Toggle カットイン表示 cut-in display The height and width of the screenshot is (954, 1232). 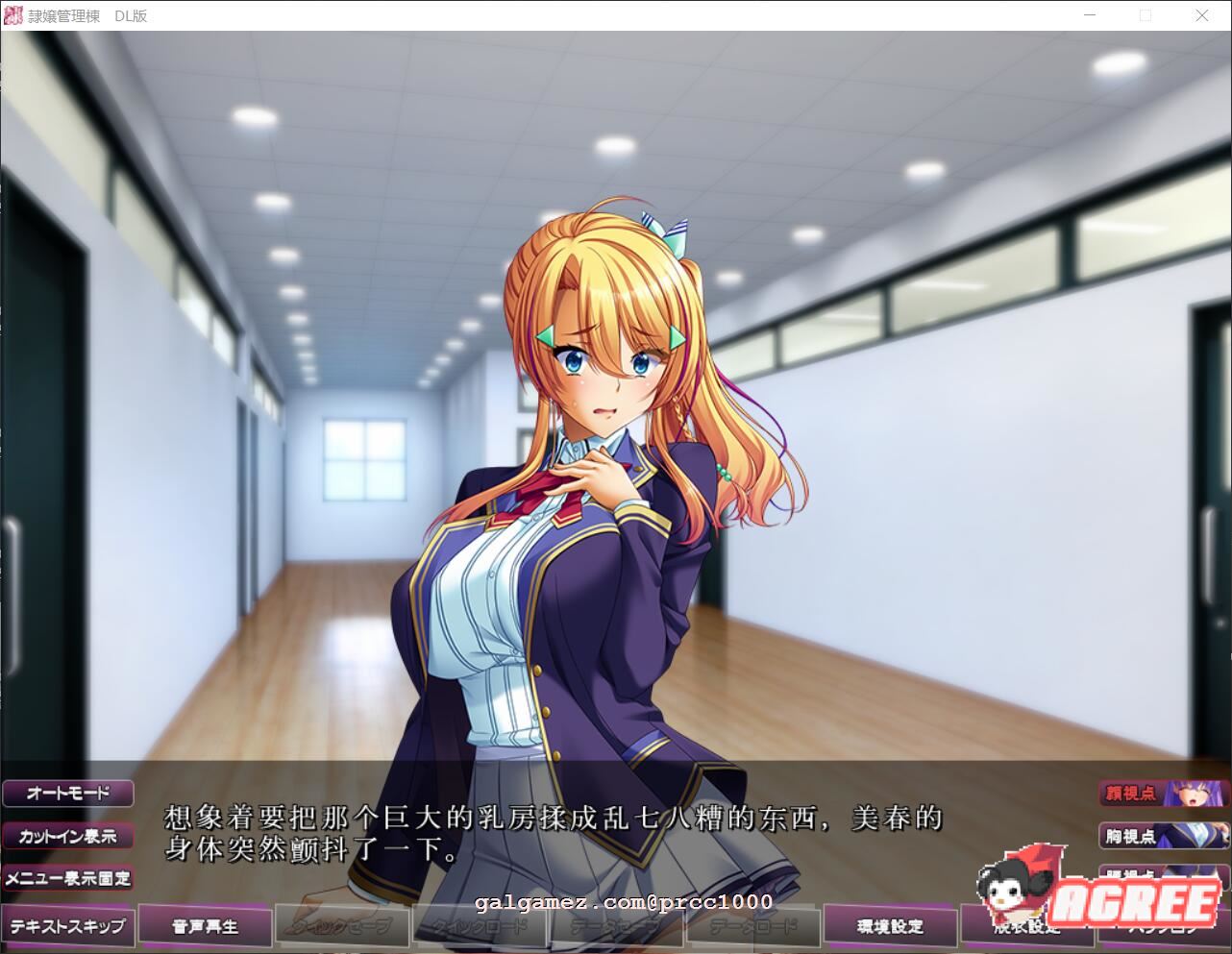click(67, 836)
